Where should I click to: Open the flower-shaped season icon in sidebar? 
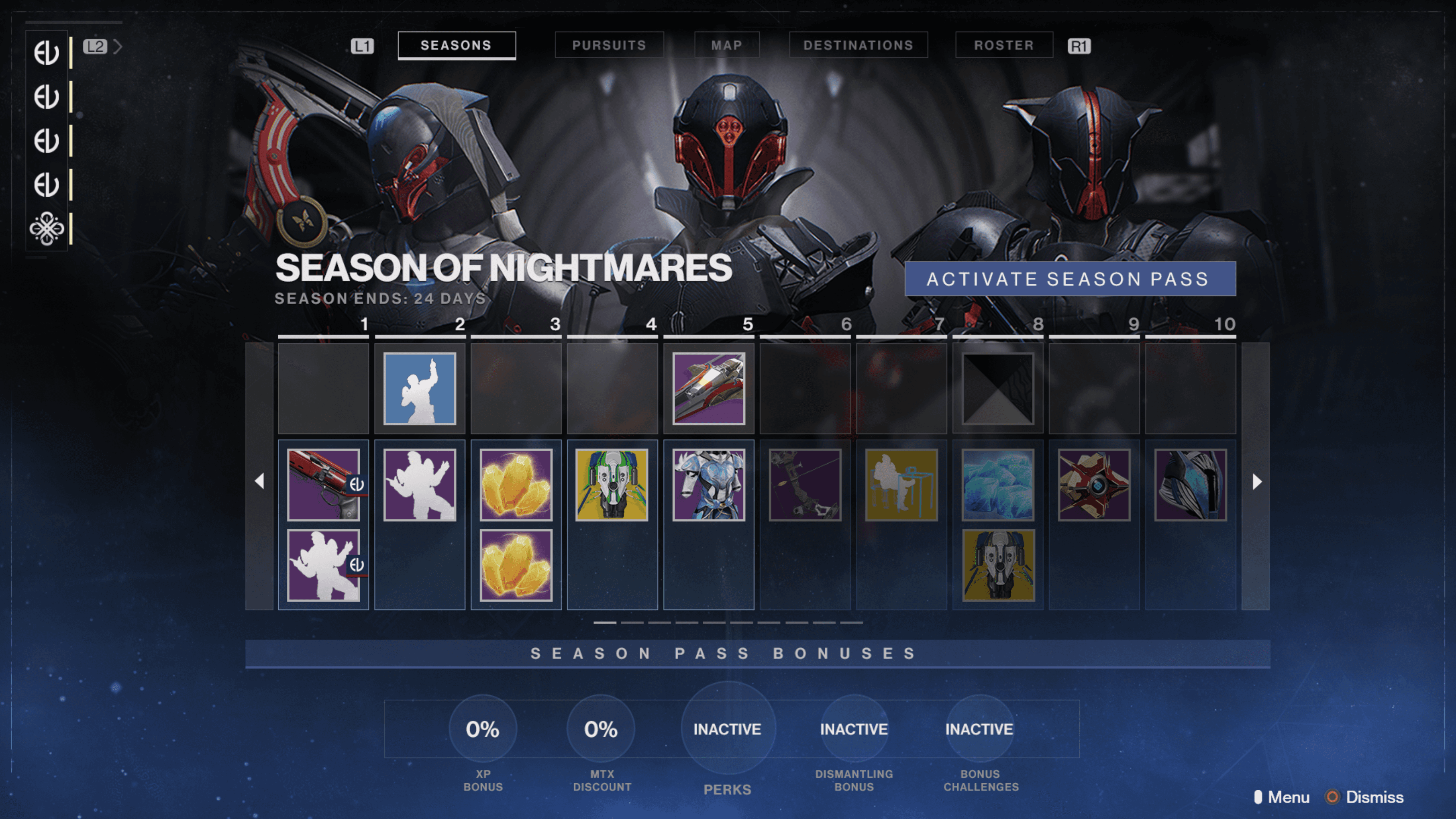pyautogui.click(x=46, y=229)
